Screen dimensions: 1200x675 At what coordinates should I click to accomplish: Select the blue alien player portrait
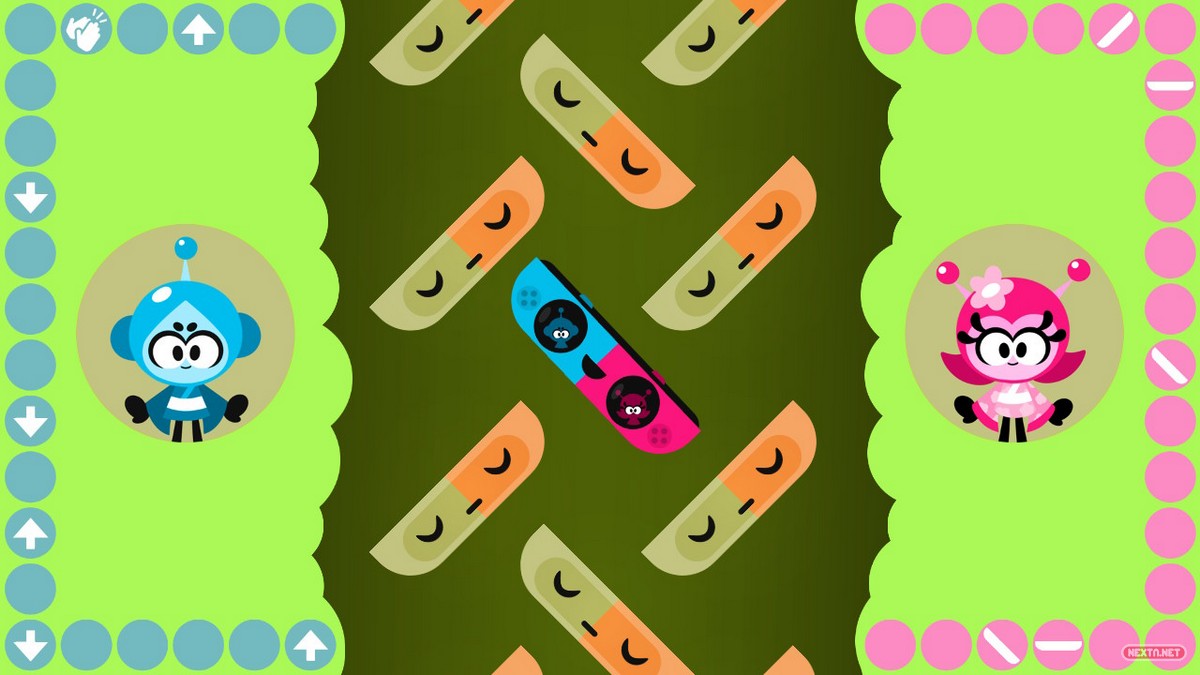point(185,334)
